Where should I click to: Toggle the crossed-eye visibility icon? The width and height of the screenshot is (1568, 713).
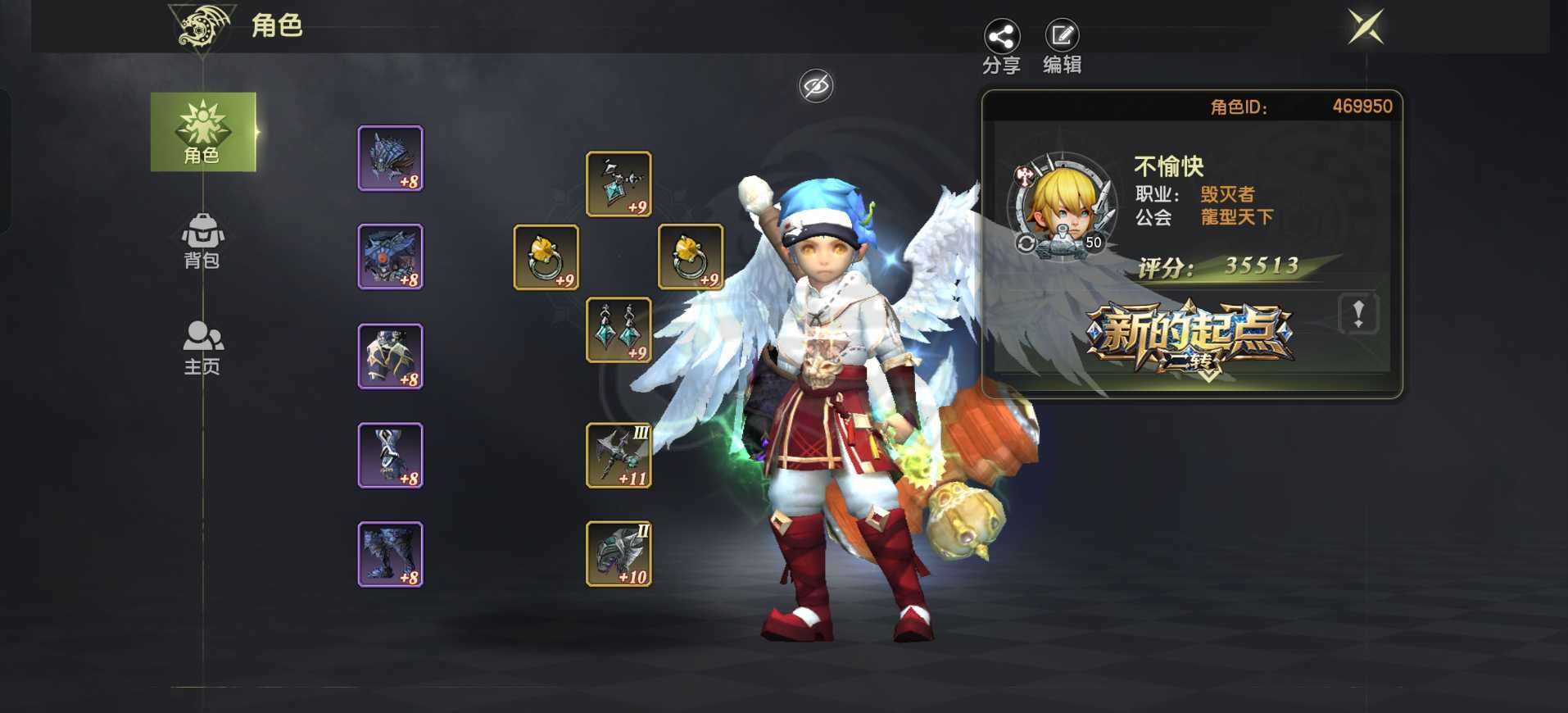(816, 86)
